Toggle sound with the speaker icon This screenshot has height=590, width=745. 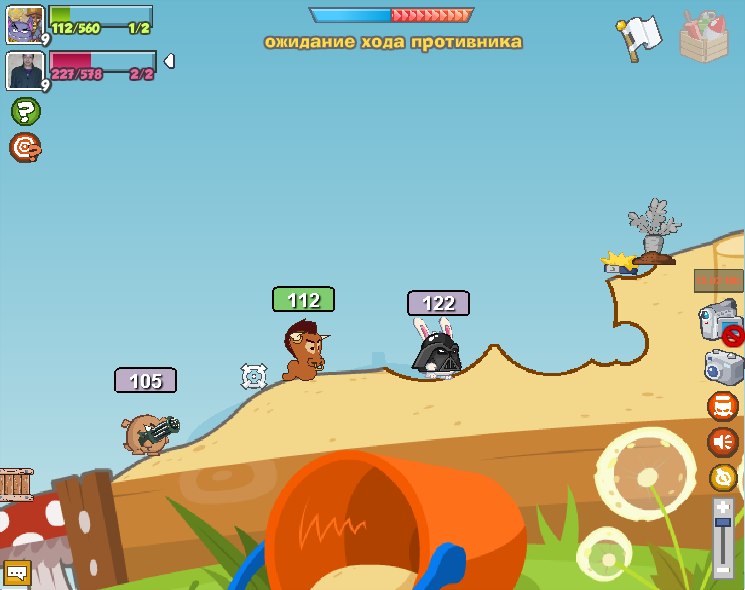(722, 441)
